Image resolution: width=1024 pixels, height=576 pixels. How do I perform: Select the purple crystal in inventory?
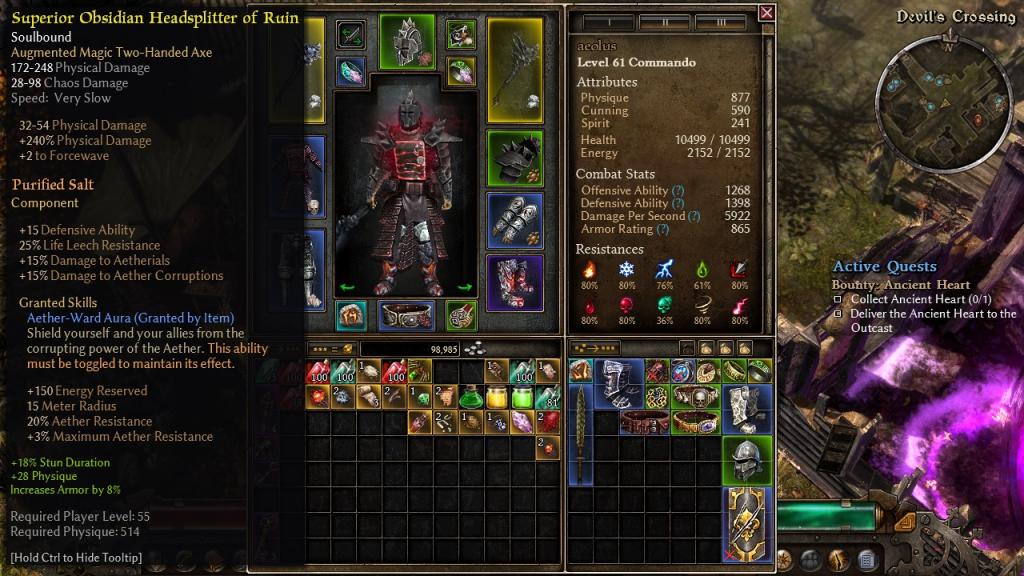[522, 421]
